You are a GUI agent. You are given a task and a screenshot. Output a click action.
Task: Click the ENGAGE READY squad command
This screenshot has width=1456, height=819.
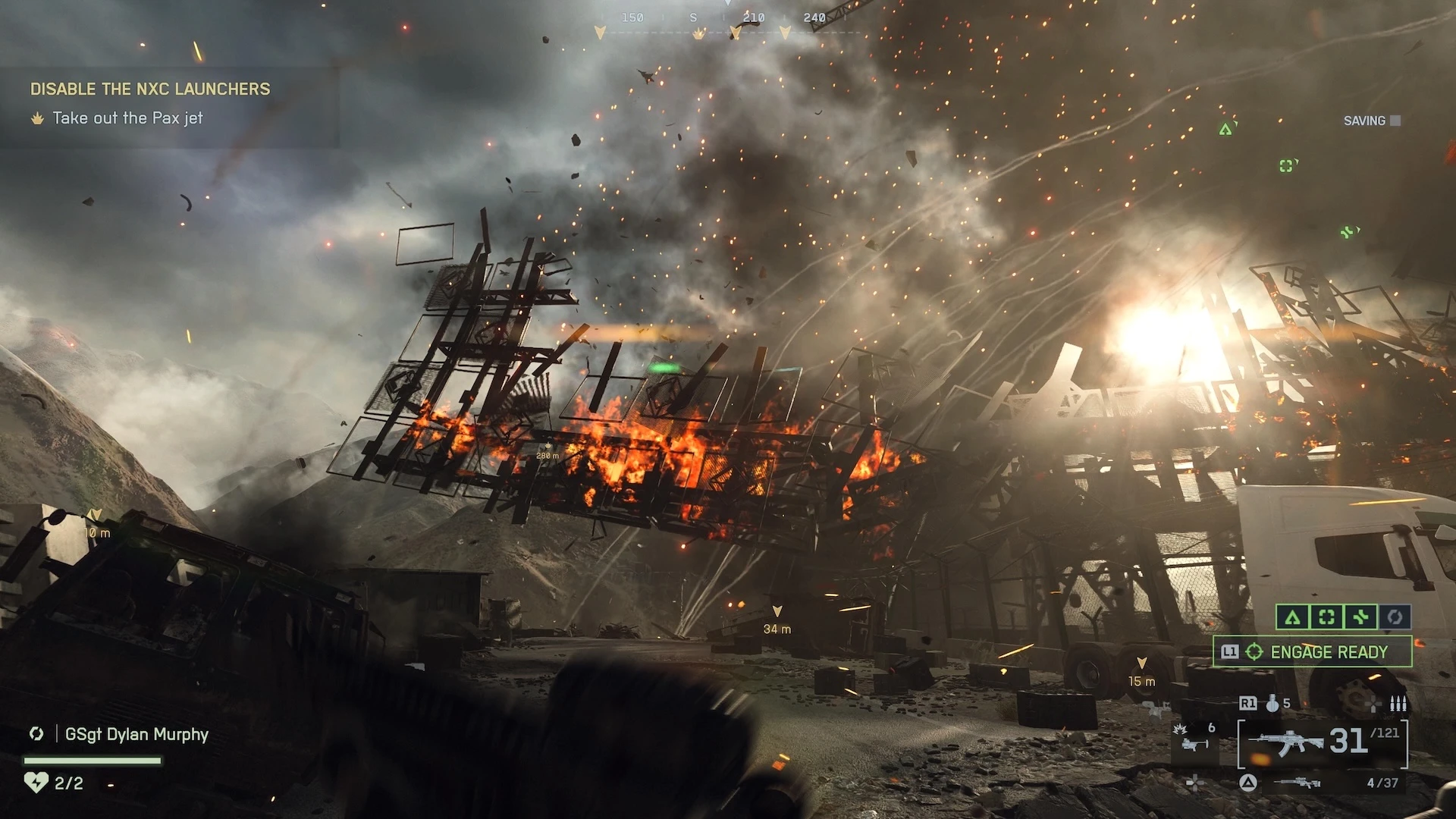1313,652
